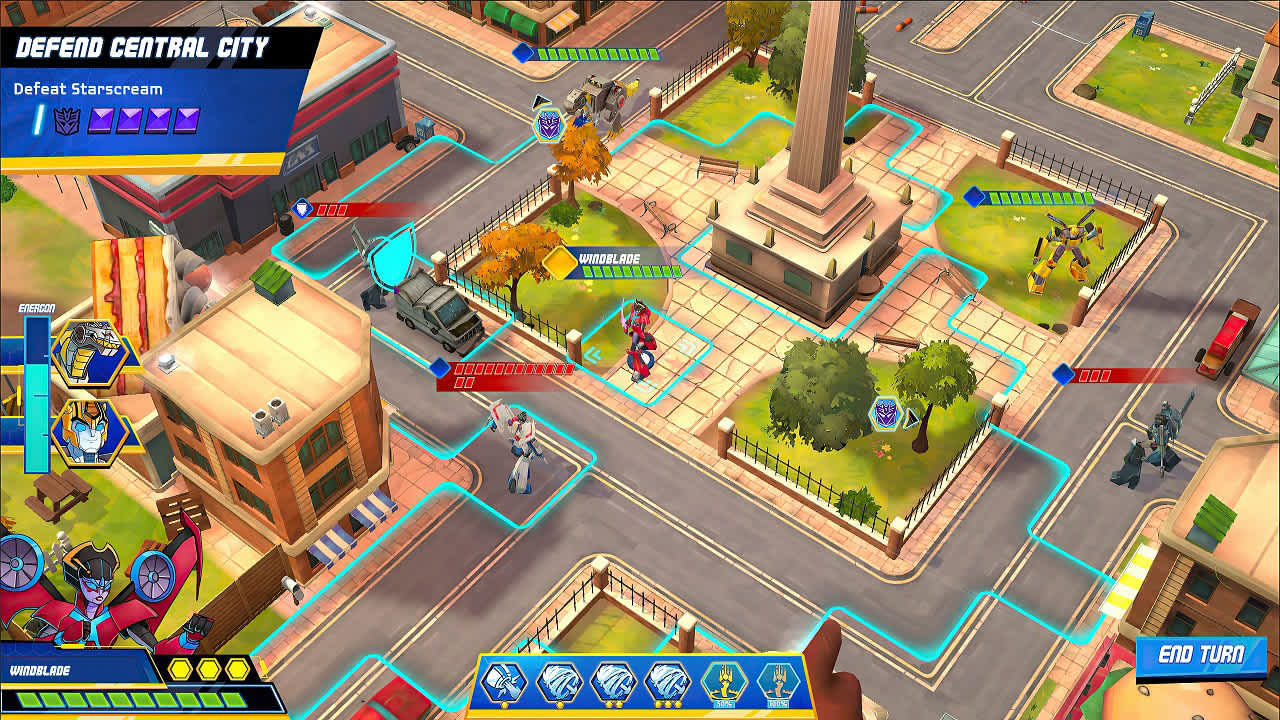Activate the two-pip whirlwind ability
The height and width of the screenshot is (720, 1280).
click(x=613, y=682)
